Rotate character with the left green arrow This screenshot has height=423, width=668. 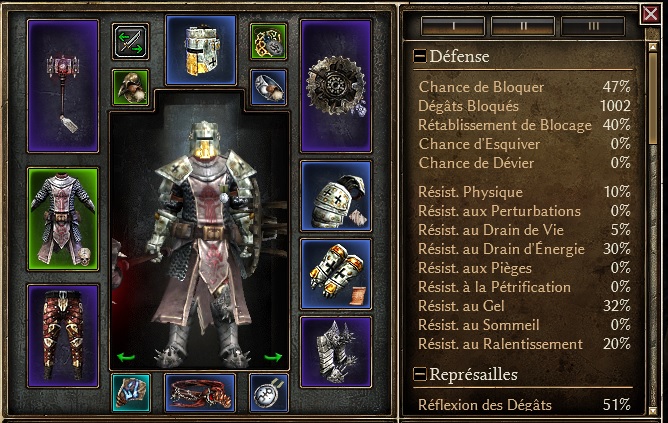[125, 356]
